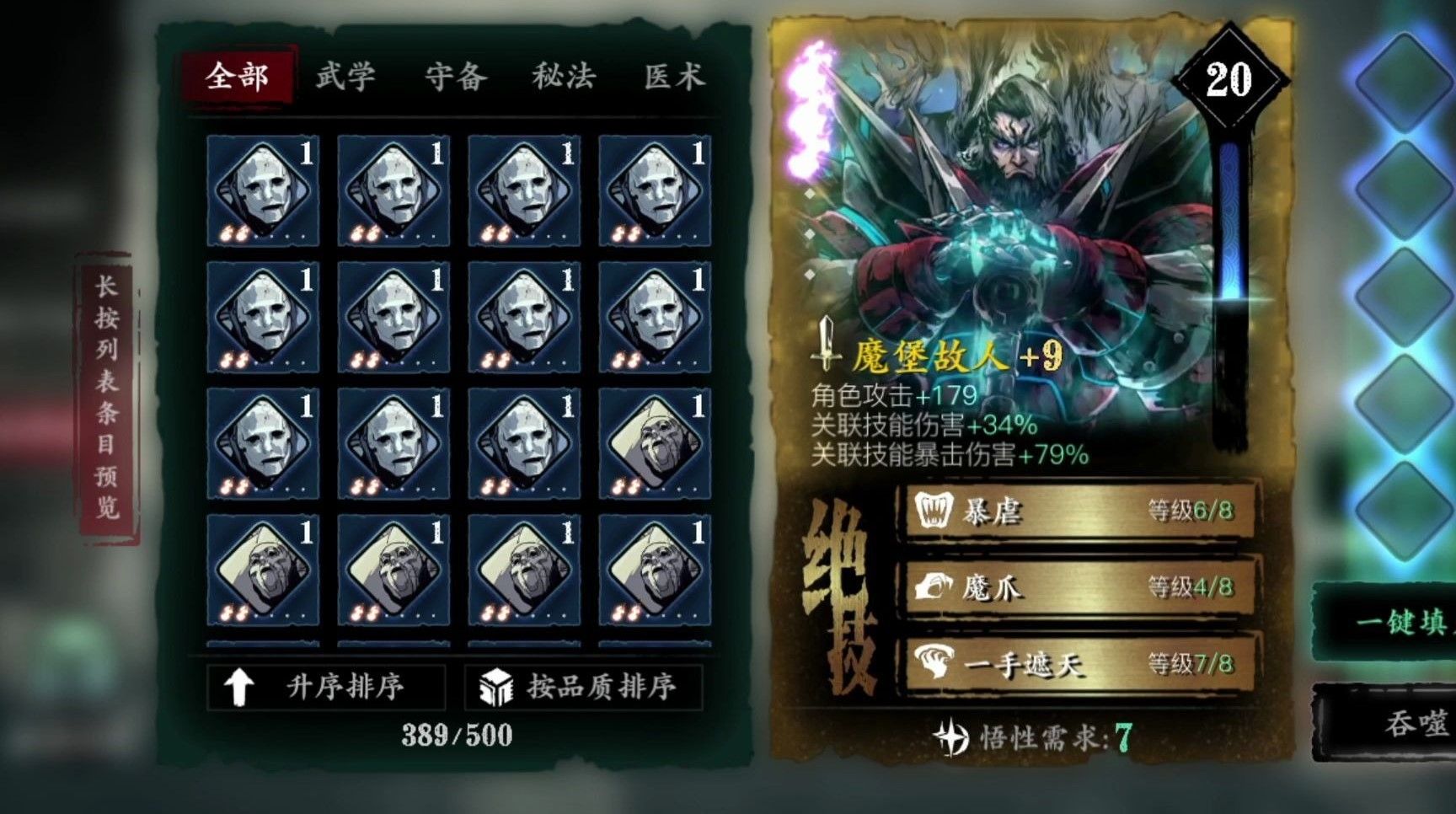The image size is (1456, 814).
Task: Switch to the 武学 tab
Action: coord(345,77)
